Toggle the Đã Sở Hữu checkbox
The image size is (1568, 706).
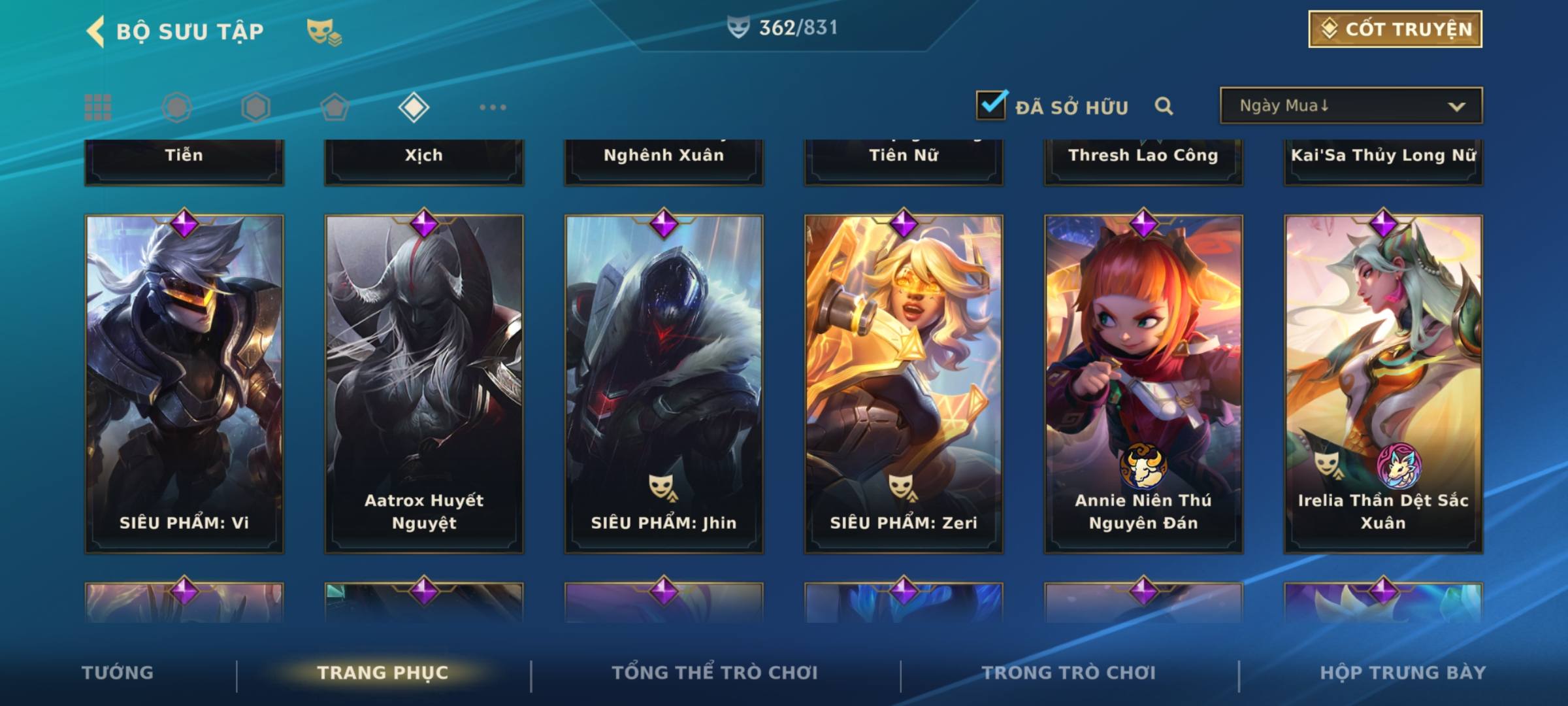coord(991,105)
